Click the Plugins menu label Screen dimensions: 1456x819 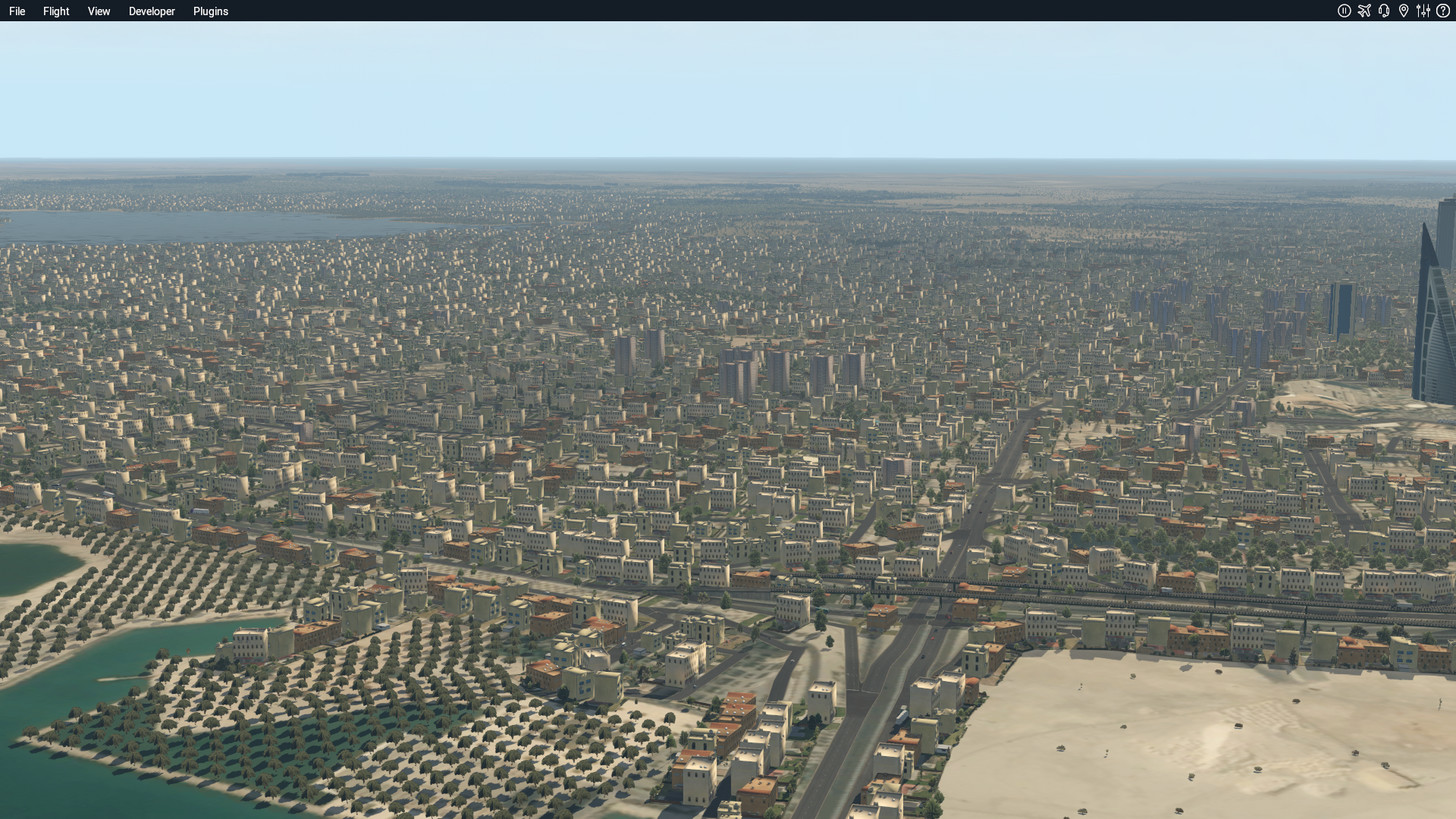click(x=210, y=11)
